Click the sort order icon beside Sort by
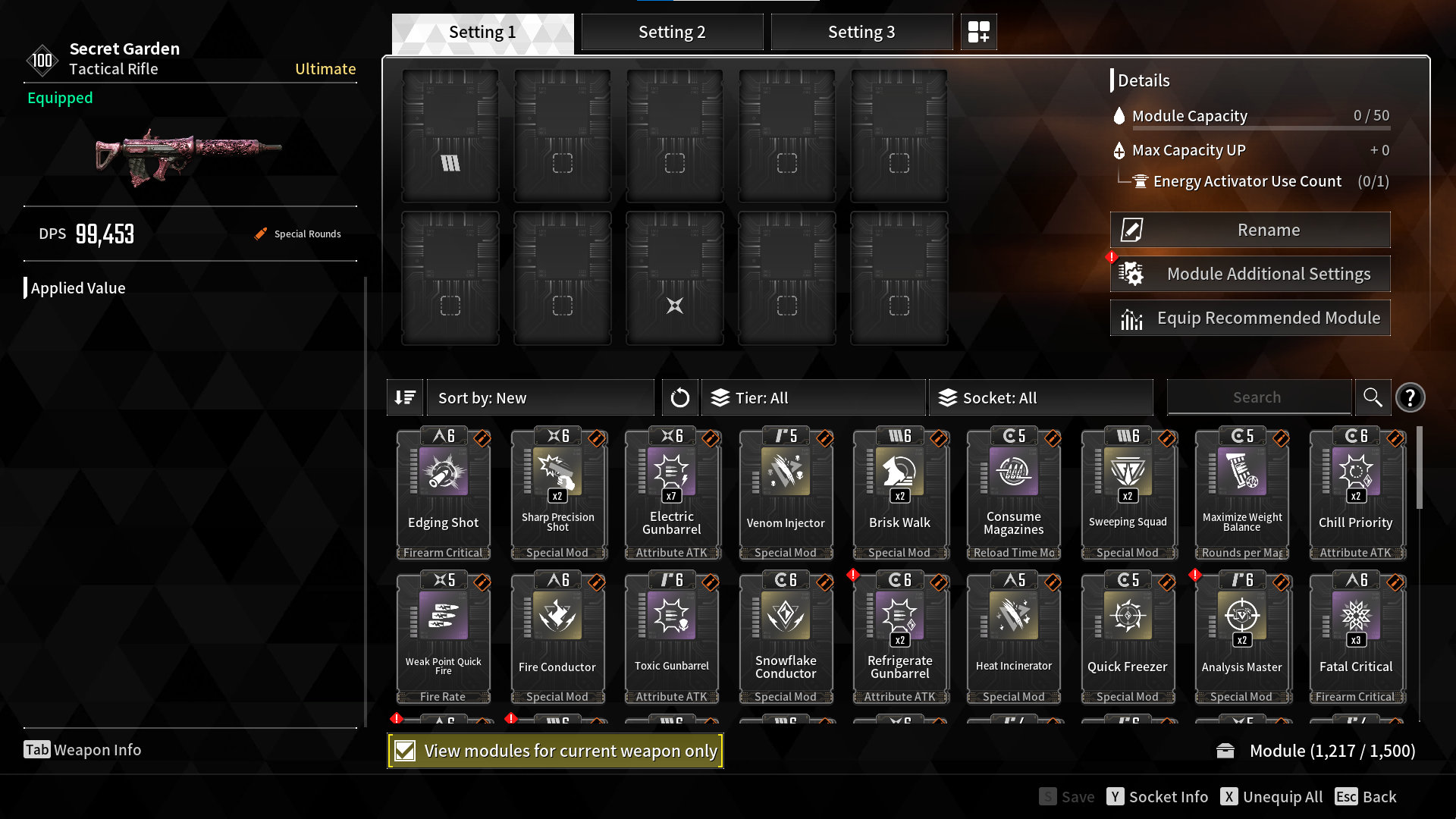 tap(405, 397)
